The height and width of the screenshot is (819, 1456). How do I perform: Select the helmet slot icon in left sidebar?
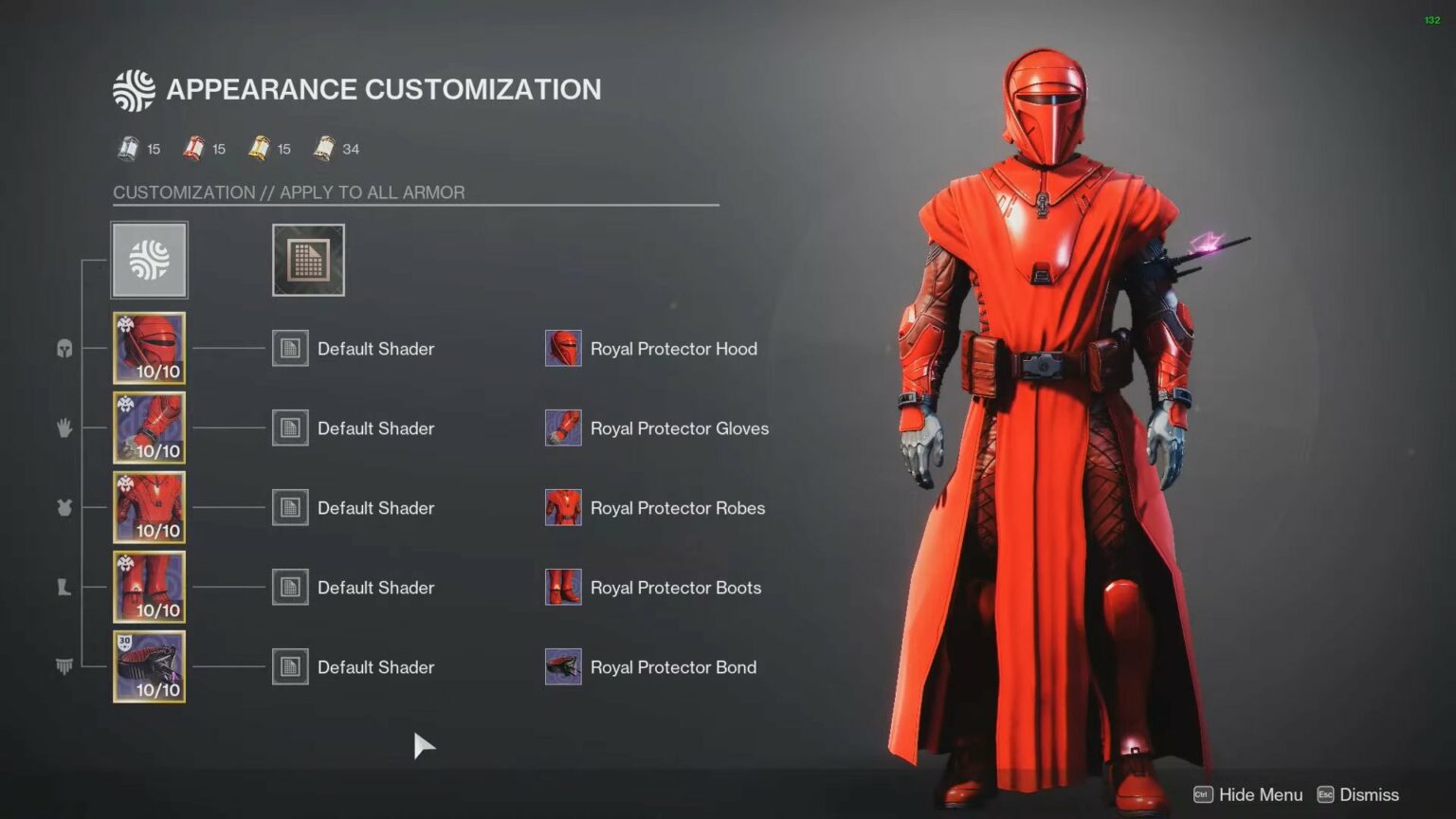64,349
